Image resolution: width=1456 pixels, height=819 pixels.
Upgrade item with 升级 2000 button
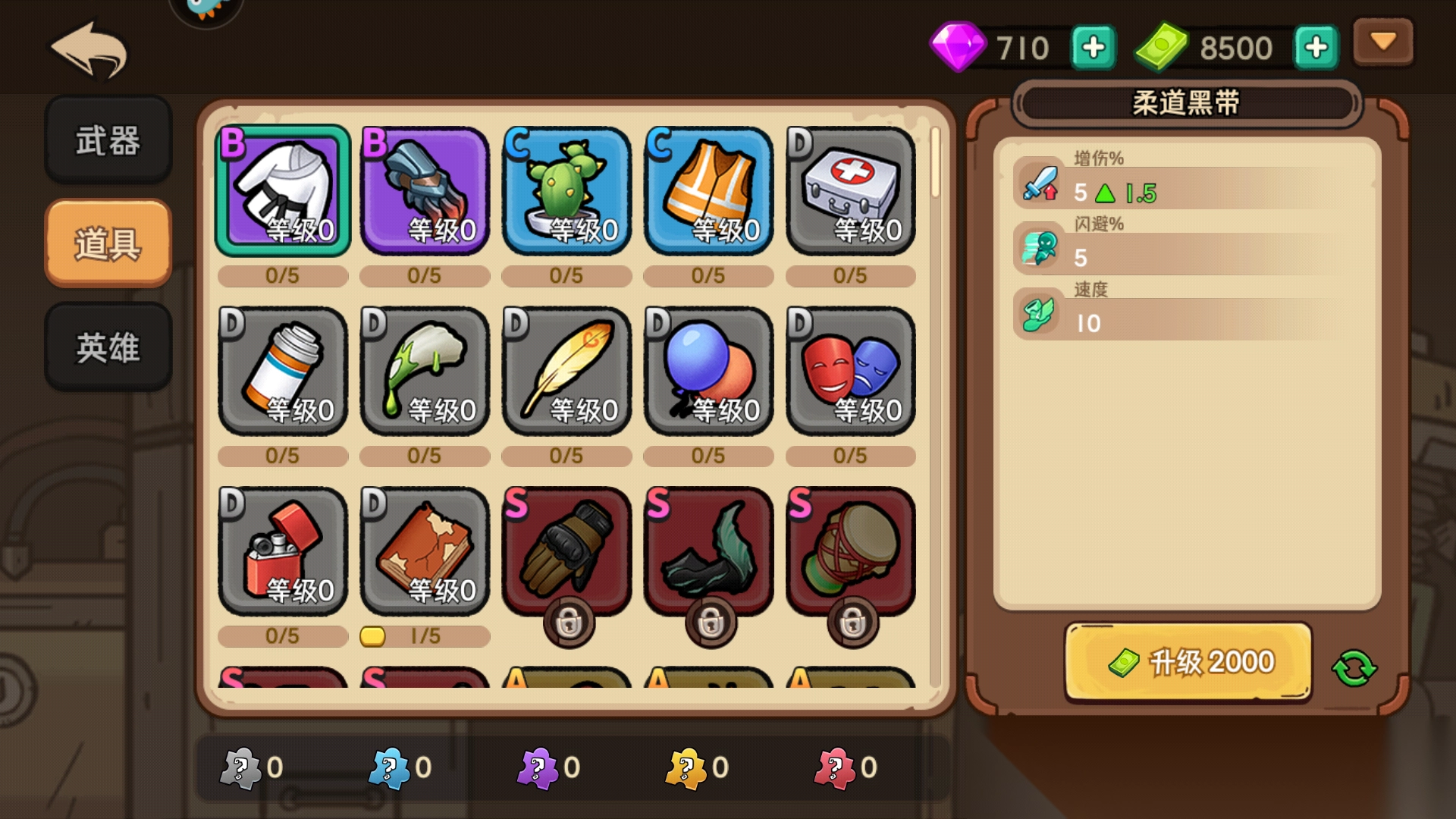(x=1188, y=662)
